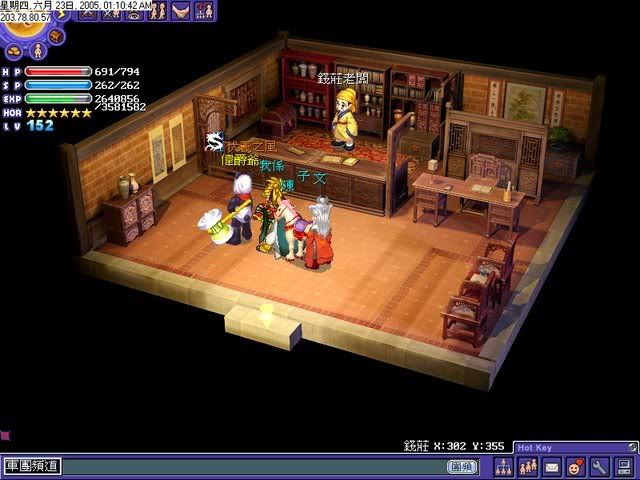Click the 圖頻 button beside chat box
Image resolution: width=640 pixels, height=480 pixels.
click(x=461, y=466)
